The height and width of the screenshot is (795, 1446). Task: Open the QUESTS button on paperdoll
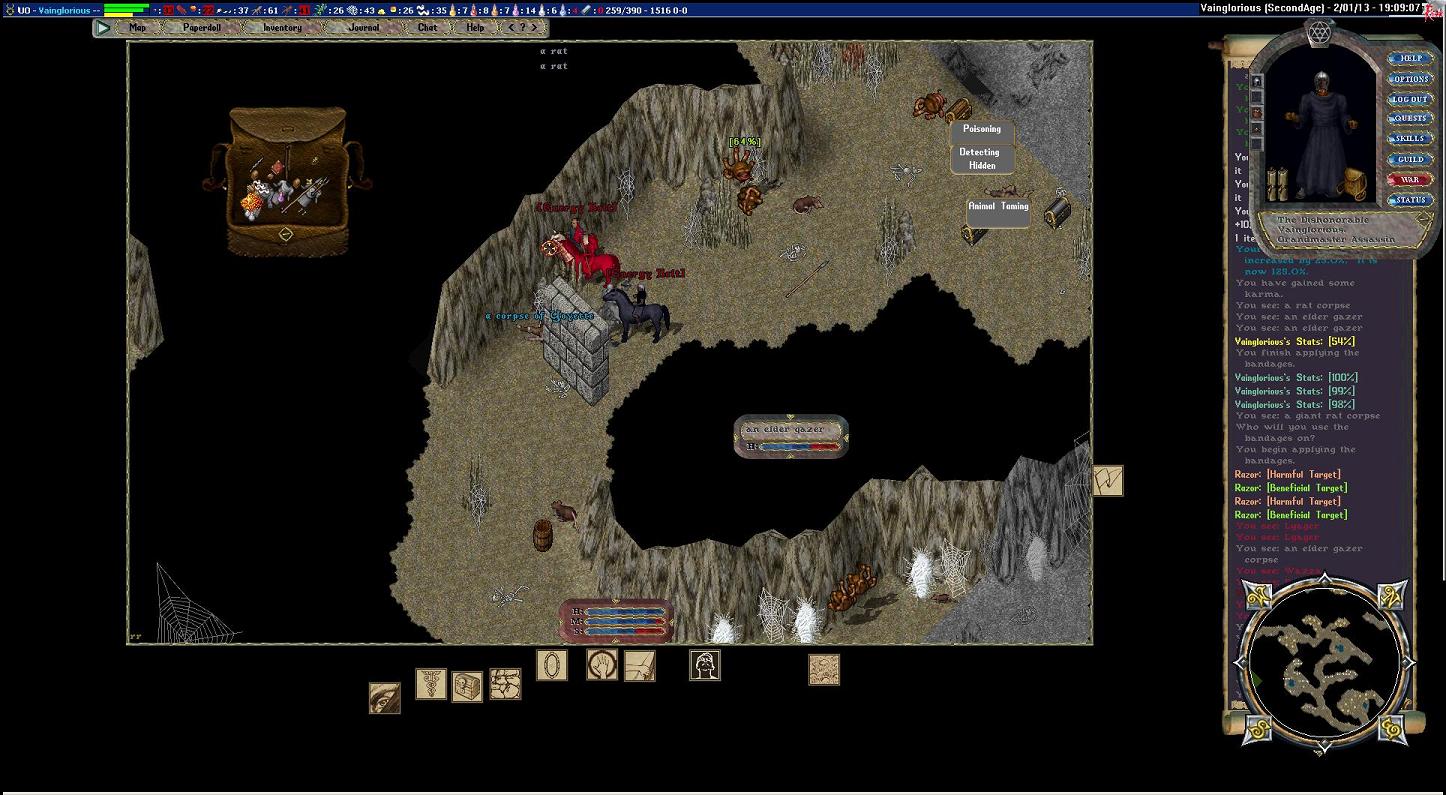tap(1409, 119)
